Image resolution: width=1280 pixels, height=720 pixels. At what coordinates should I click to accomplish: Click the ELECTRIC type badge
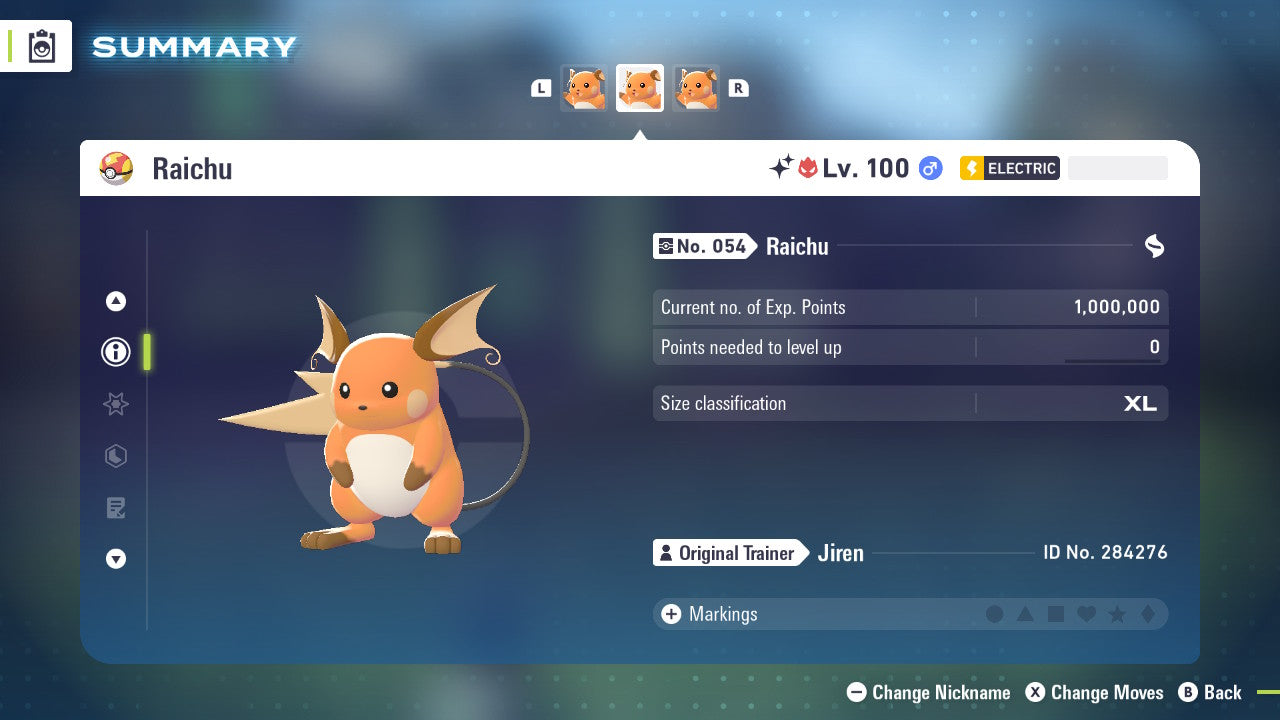(x=1009, y=168)
